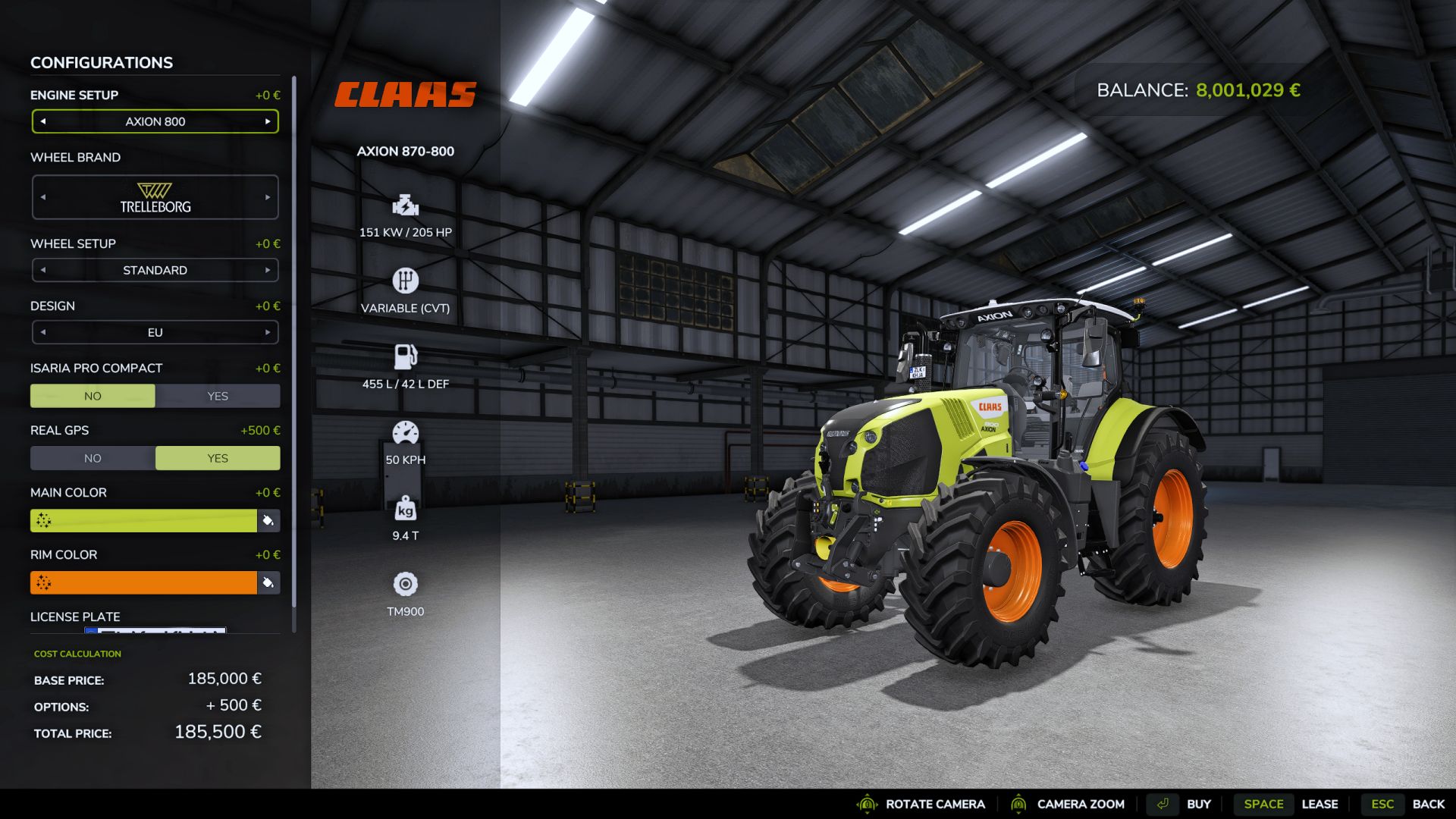Click the 50 KPH speedometer icon
The height and width of the screenshot is (819, 1456).
pyautogui.click(x=405, y=431)
